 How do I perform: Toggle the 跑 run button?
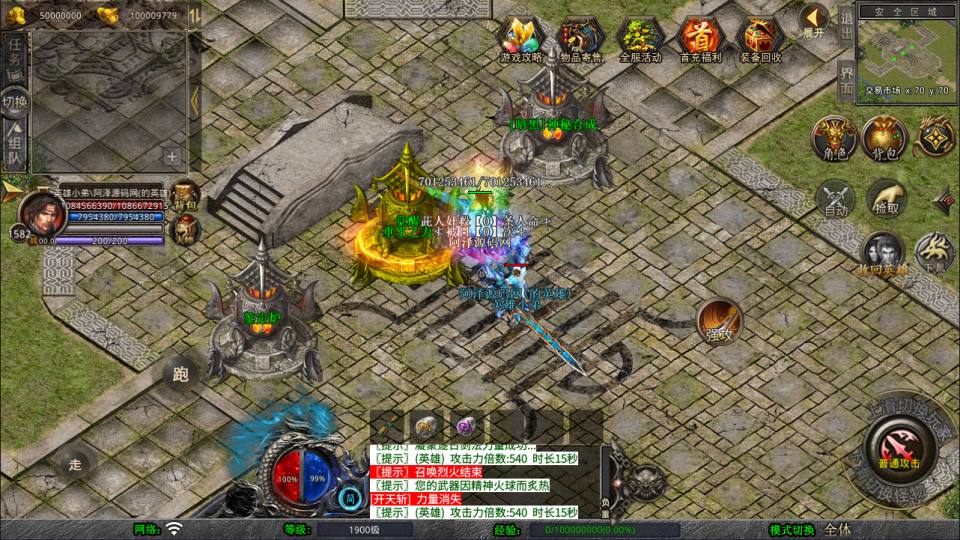point(181,375)
